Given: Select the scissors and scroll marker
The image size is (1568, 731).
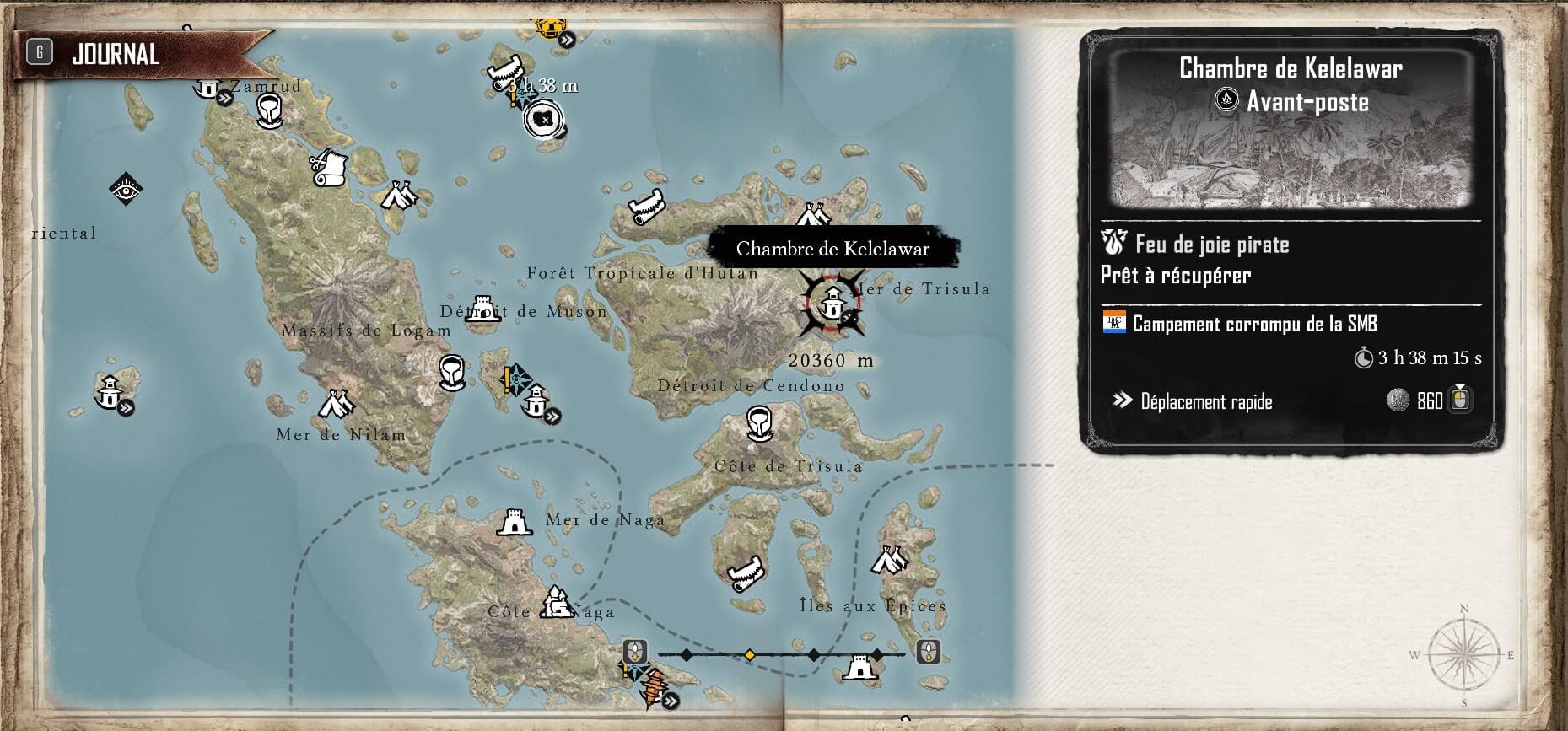Looking at the screenshot, I should tap(329, 169).
